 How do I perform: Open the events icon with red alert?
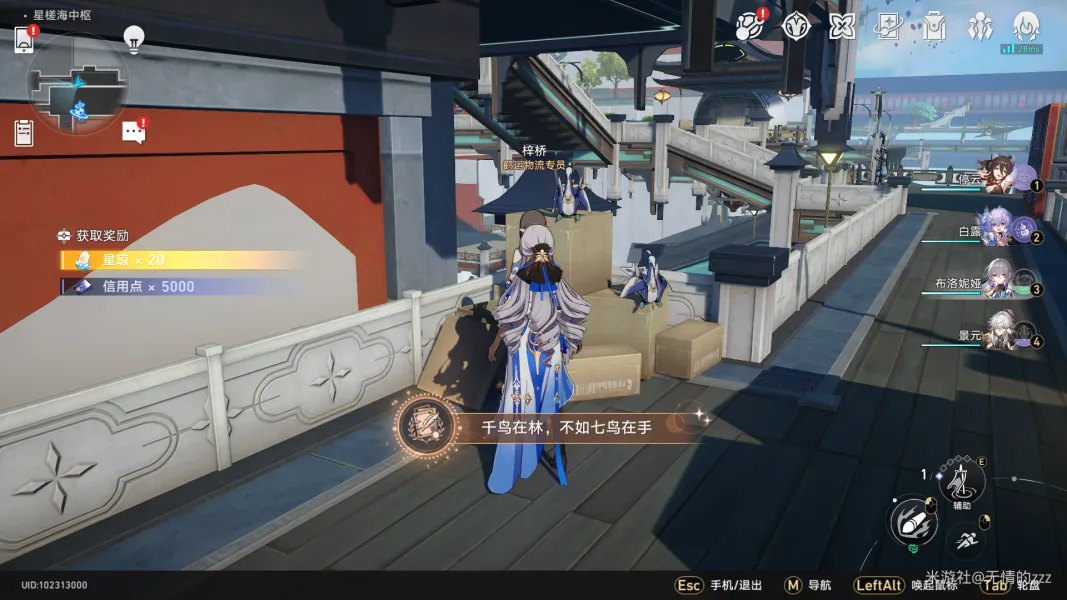click(748, 26)
